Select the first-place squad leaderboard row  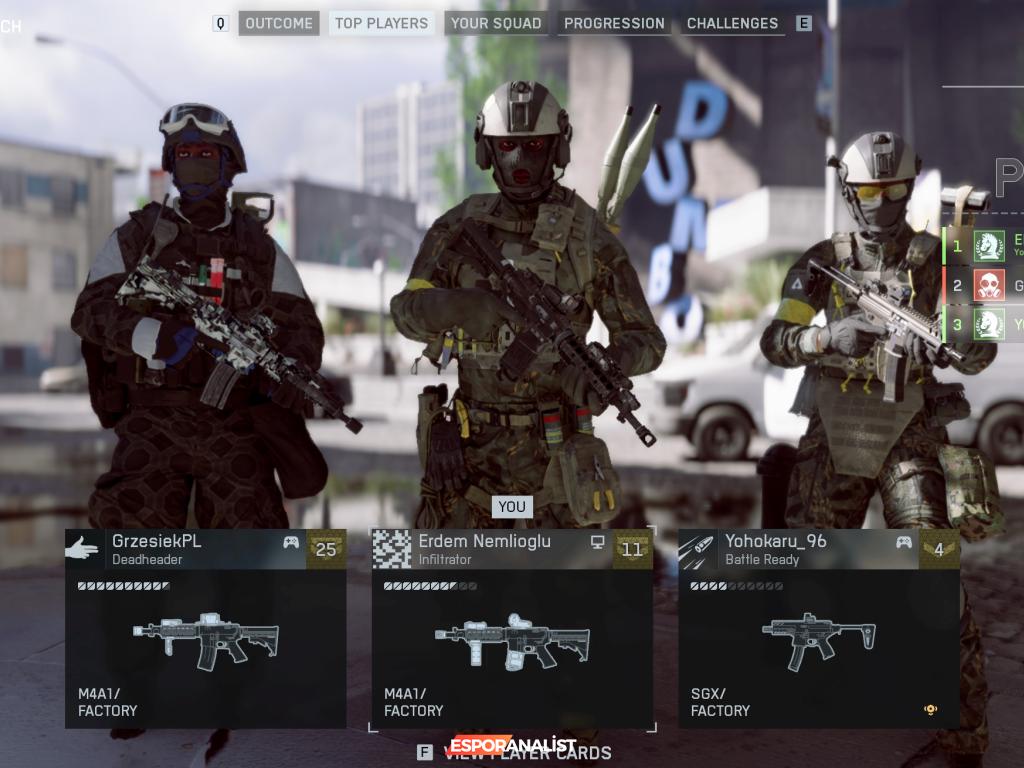coord(985,245)
